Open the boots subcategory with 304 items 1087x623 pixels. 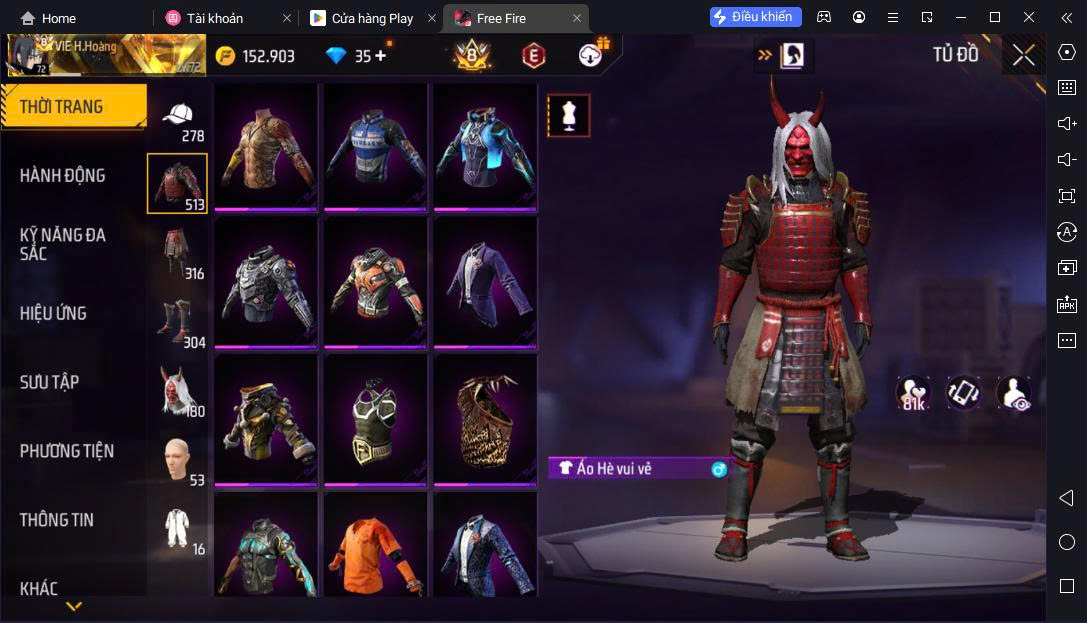[x=178, y=322]
